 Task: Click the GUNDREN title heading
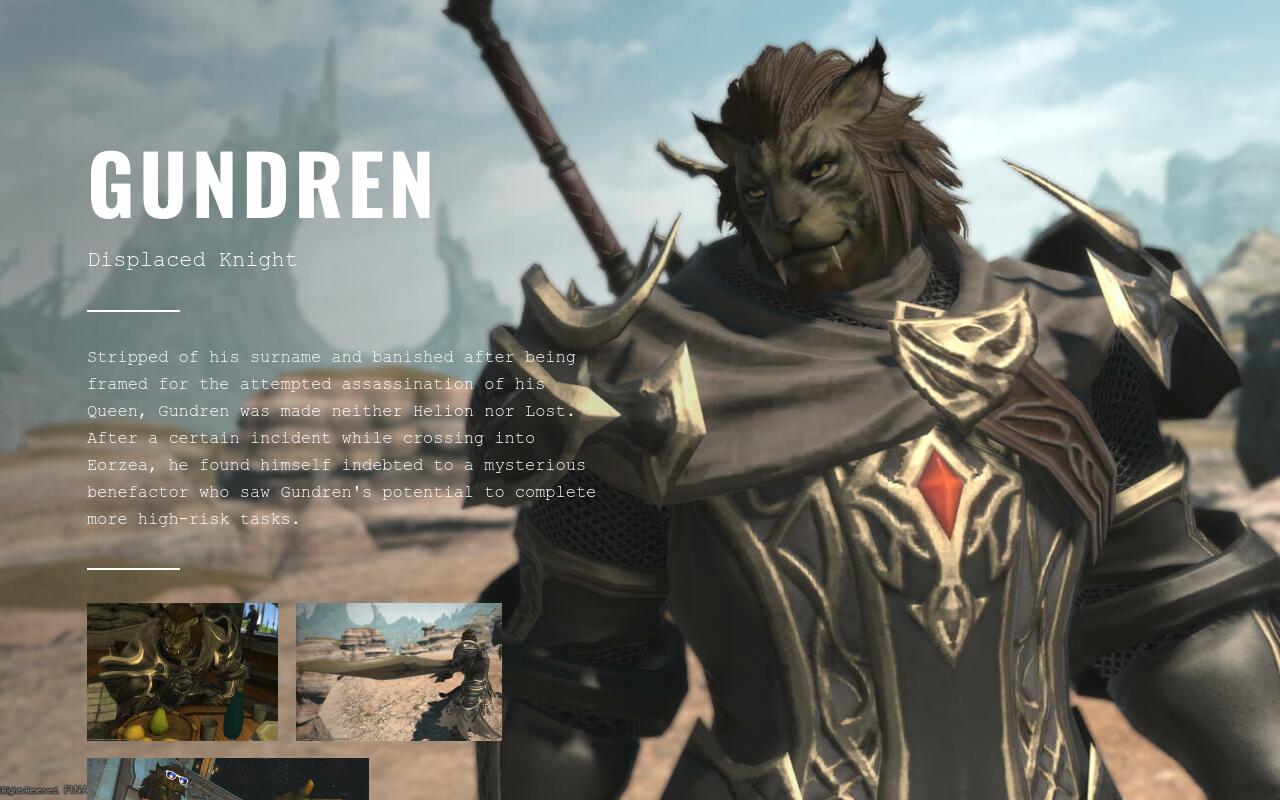pyautogui.click(x=260, y=185)
